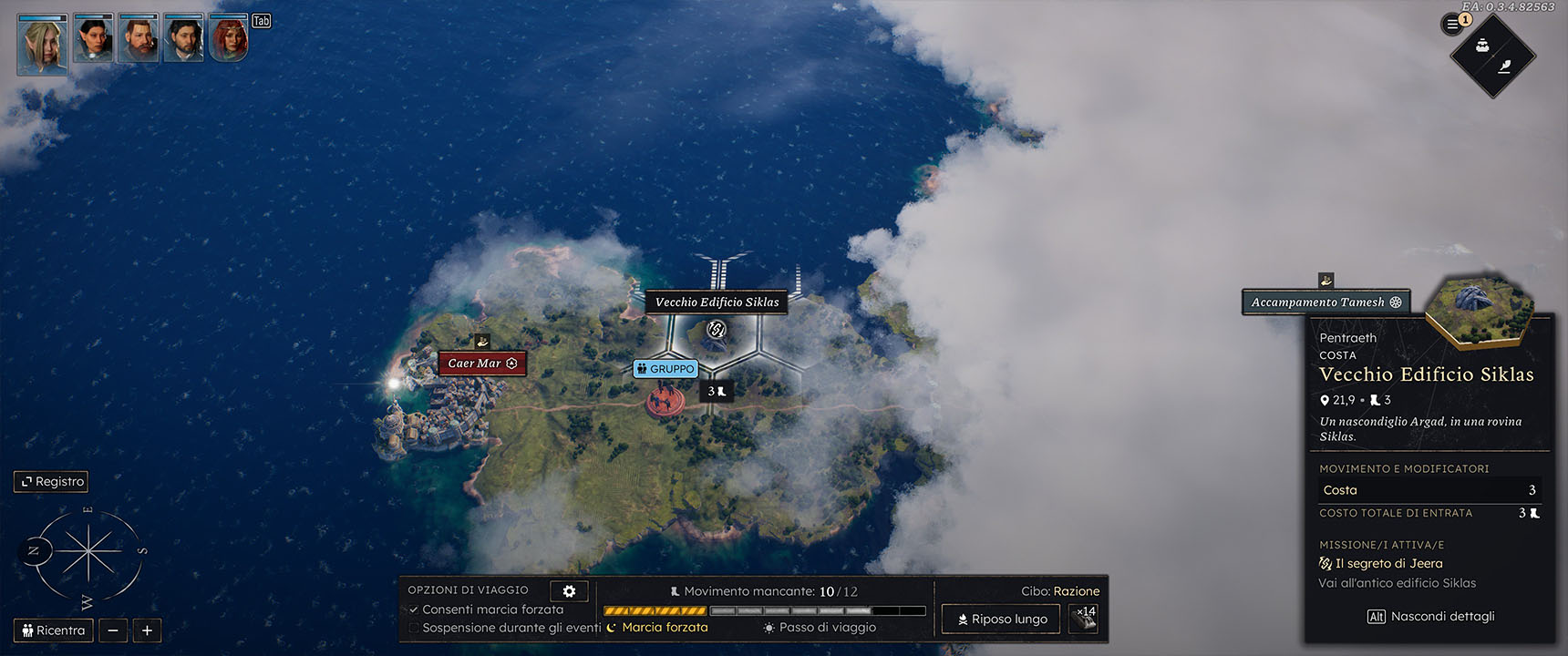Toggle the Consenti marcia forzata checkbox

pos(414,610)
